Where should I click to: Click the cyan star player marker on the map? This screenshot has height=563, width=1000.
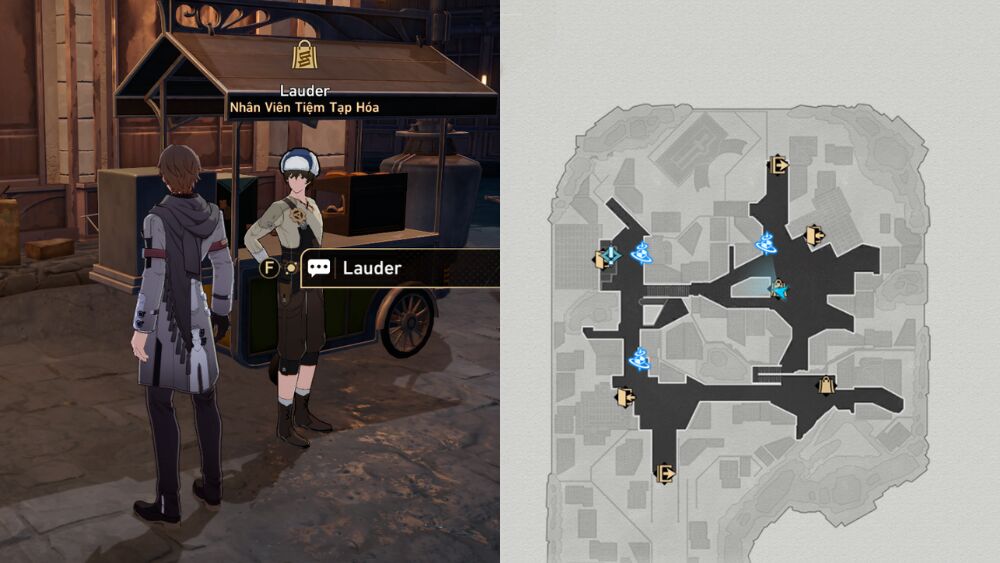click(779, 290)
